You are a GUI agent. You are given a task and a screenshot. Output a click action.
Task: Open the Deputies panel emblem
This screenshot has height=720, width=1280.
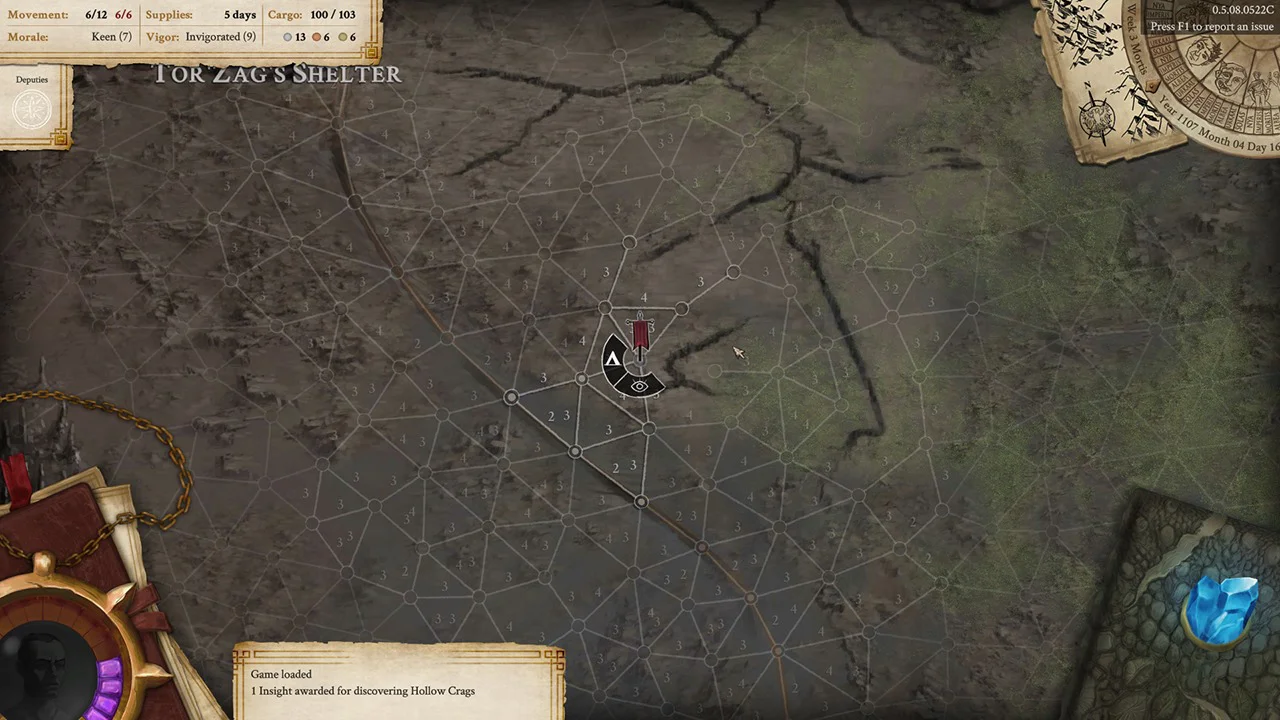pos(32,108)
